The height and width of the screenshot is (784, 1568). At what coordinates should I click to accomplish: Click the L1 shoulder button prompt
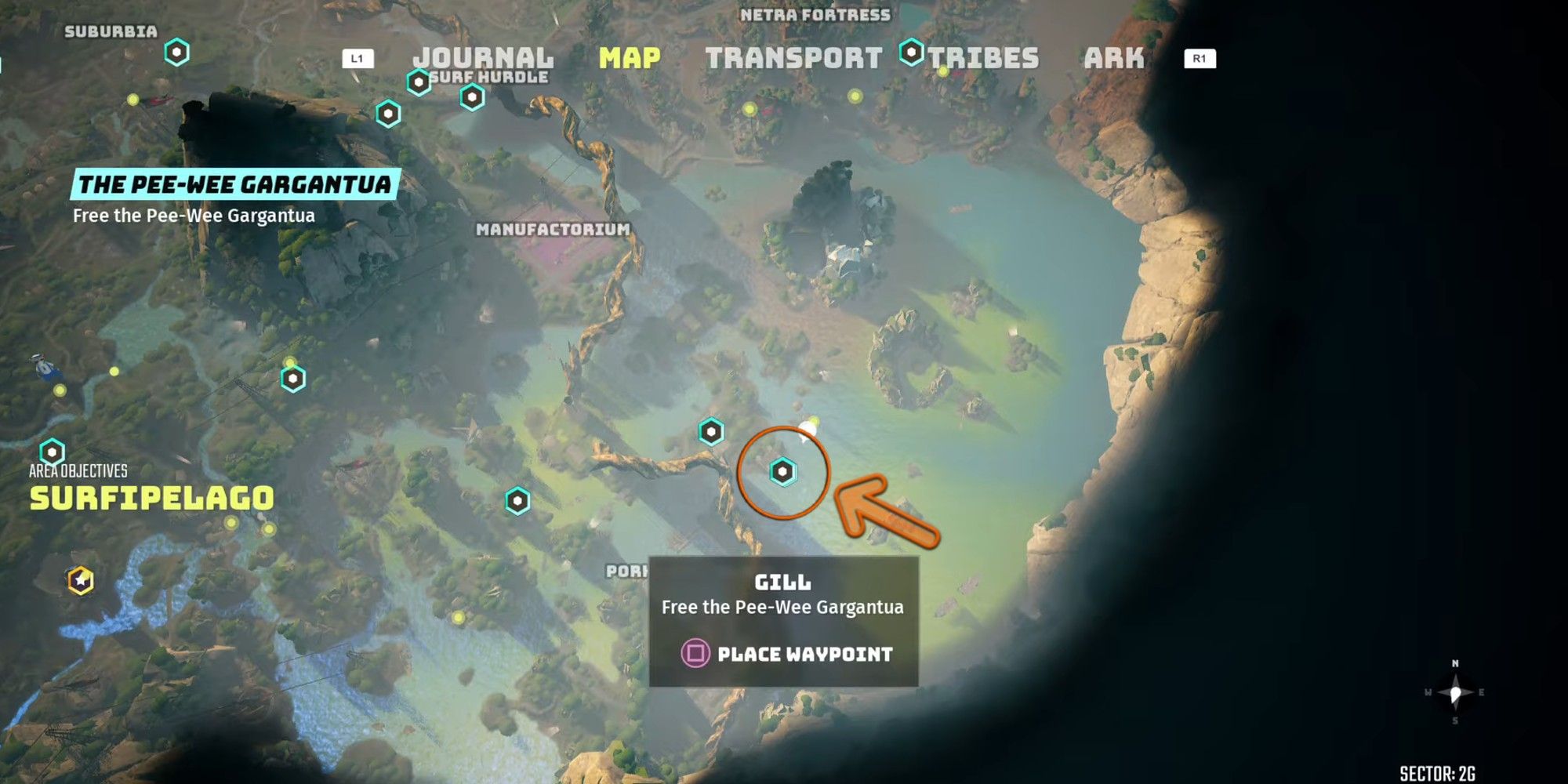(x=359, y=58)
